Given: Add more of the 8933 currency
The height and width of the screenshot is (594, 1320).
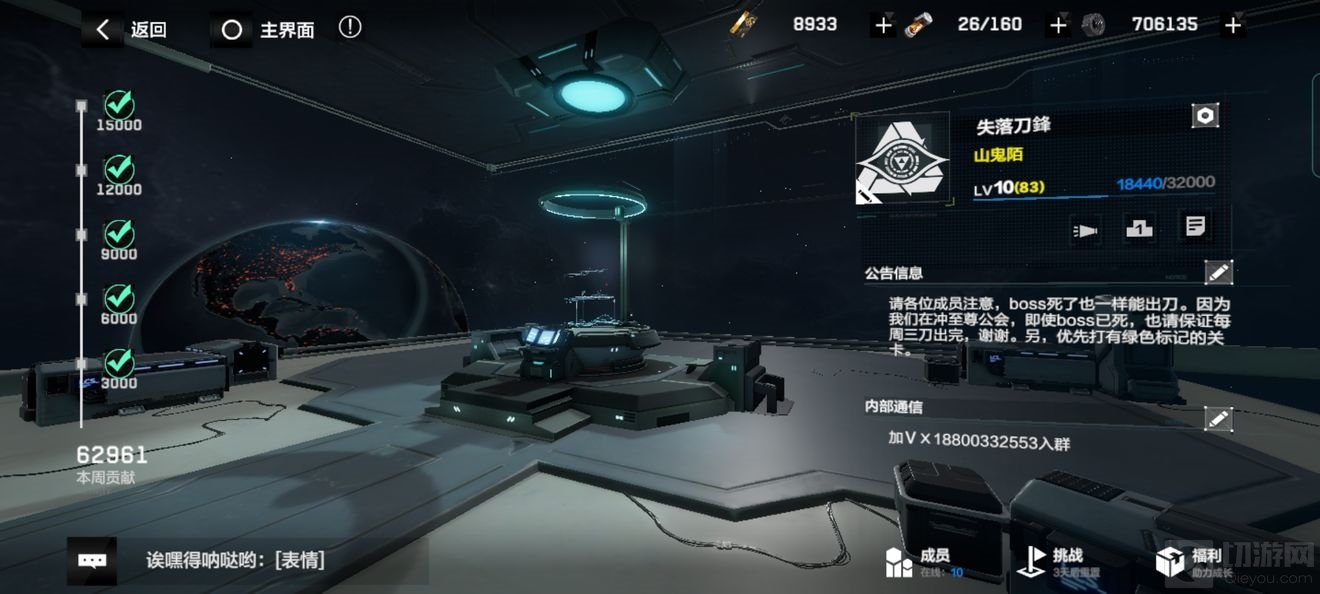Looking at the screenshot, I should coord(882,26).
